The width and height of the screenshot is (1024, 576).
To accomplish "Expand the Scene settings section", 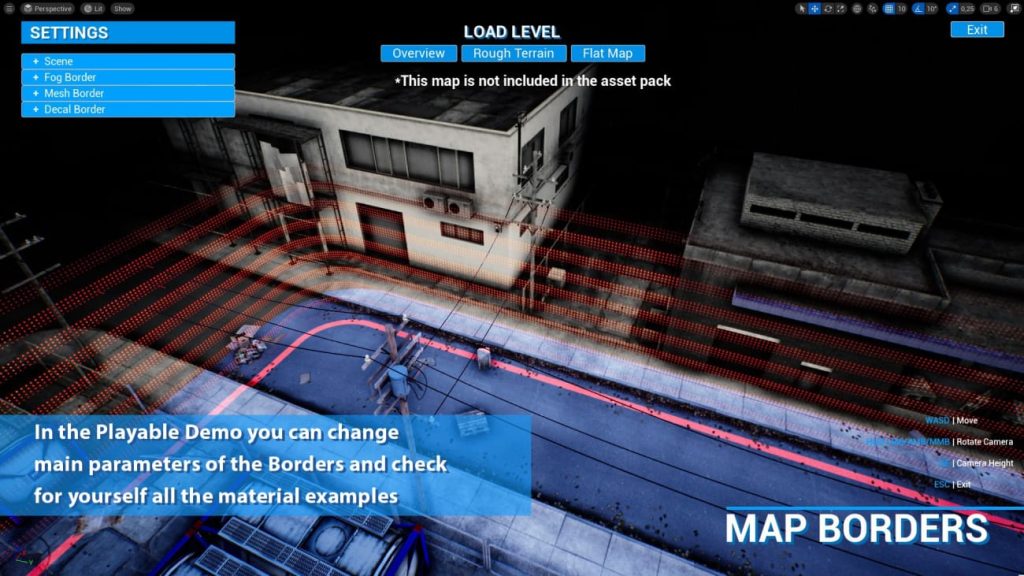I will tap(128, 61).
